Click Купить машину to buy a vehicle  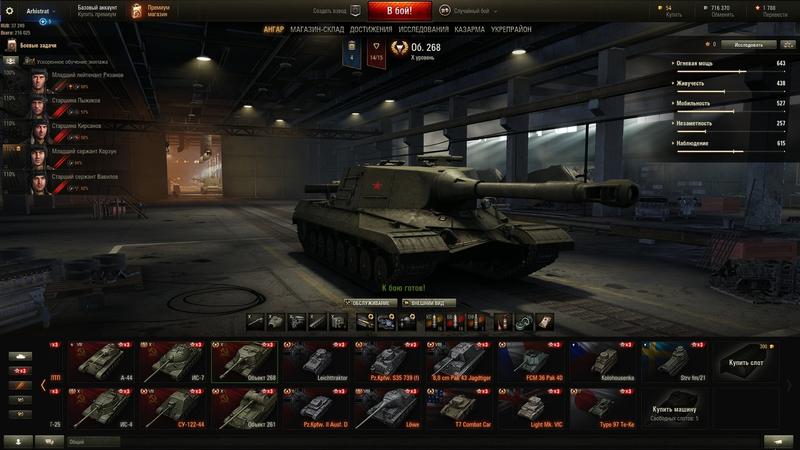(675, 410)
